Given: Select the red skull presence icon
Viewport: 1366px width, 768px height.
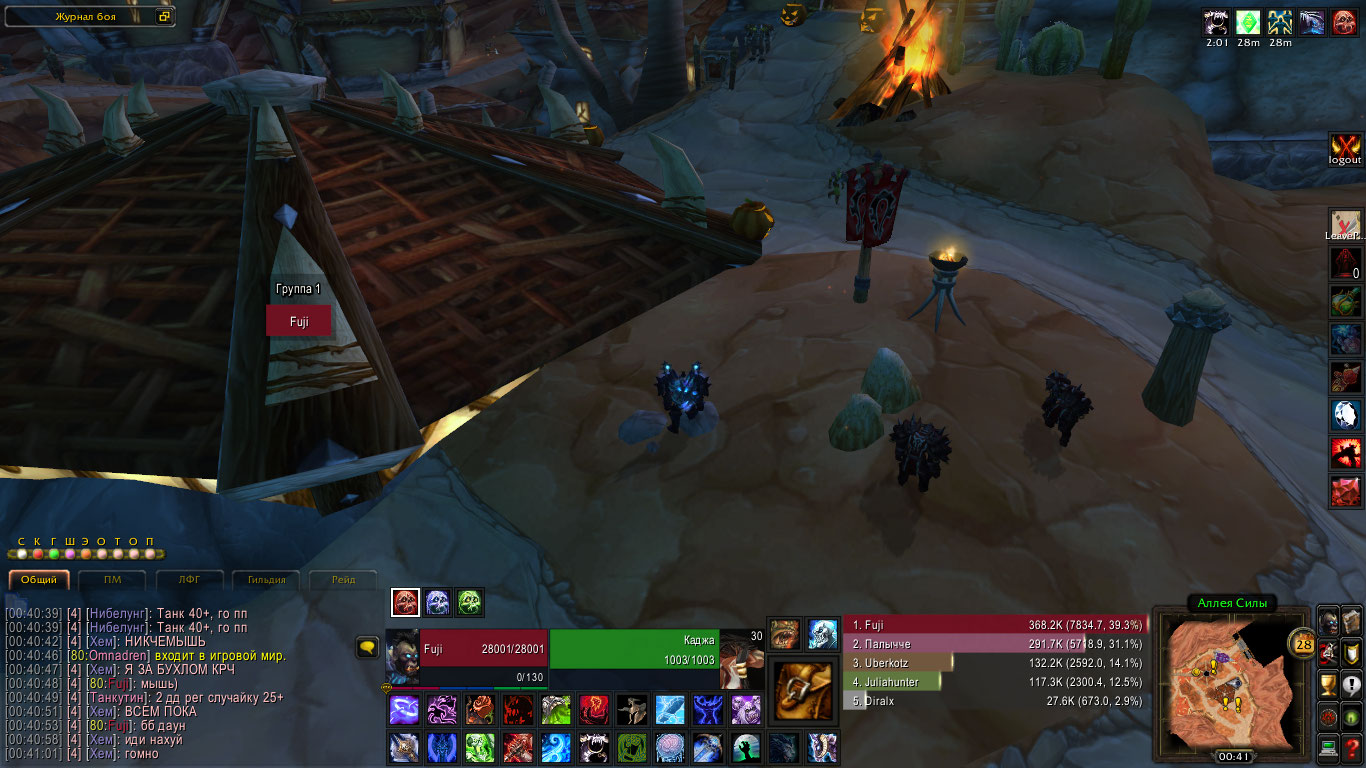Looking at the screenshot, I should coord(405,602).
